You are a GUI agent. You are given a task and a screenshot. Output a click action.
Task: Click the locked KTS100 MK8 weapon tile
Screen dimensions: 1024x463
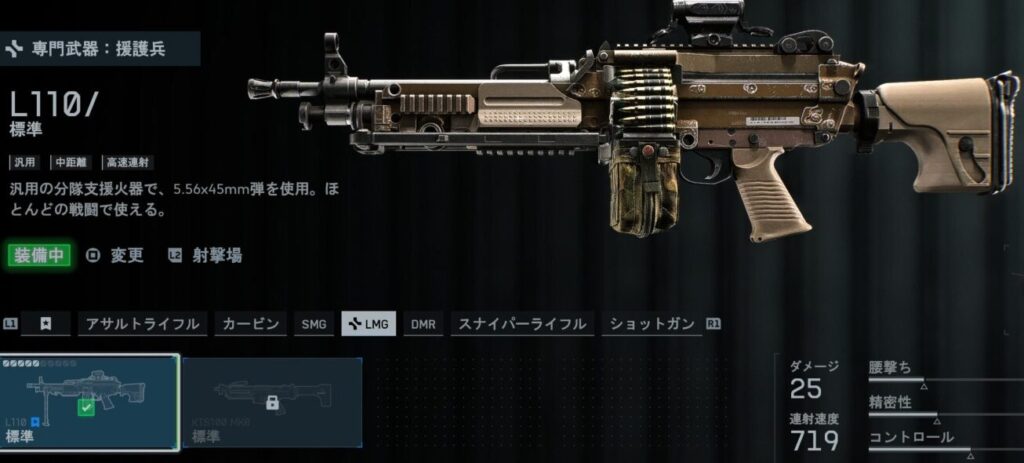[x=272, y=400]
